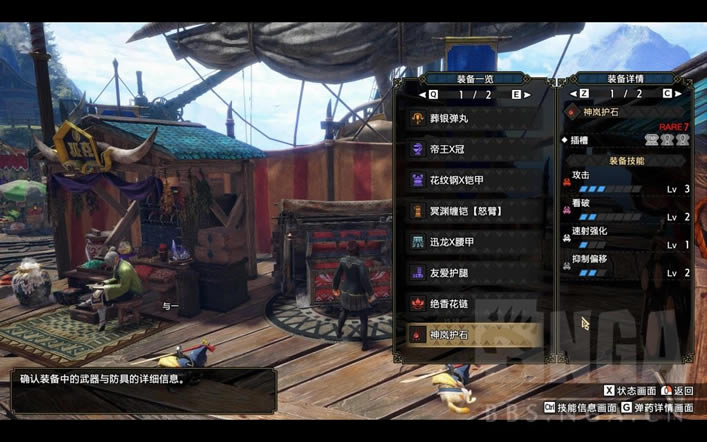Select the 看破 skill row
The height and width of the screenshot is (442, 707).
pyautogui.click(x=630, y=209)
